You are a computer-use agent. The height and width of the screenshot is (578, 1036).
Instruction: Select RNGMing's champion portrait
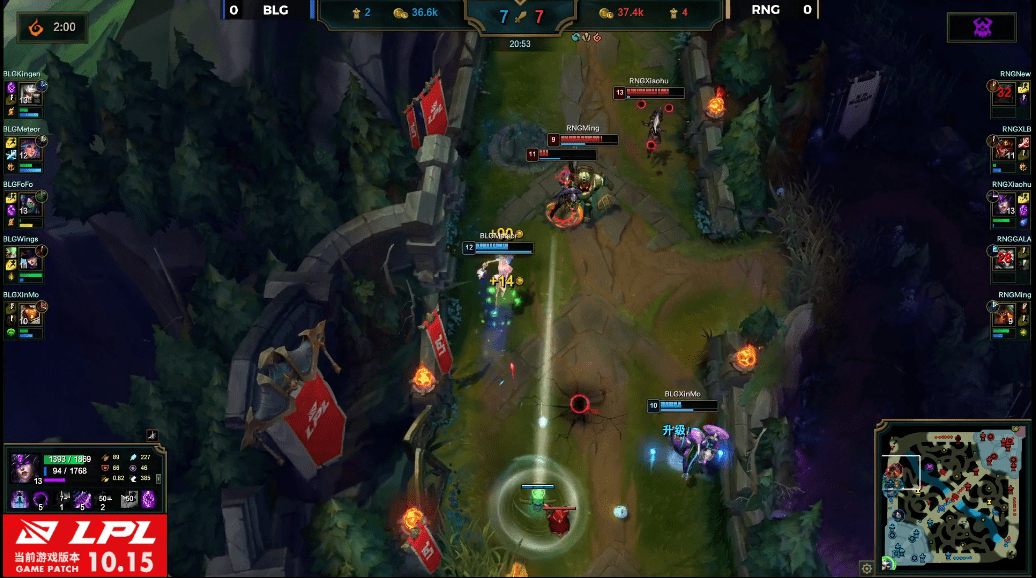pos(1003,315)
